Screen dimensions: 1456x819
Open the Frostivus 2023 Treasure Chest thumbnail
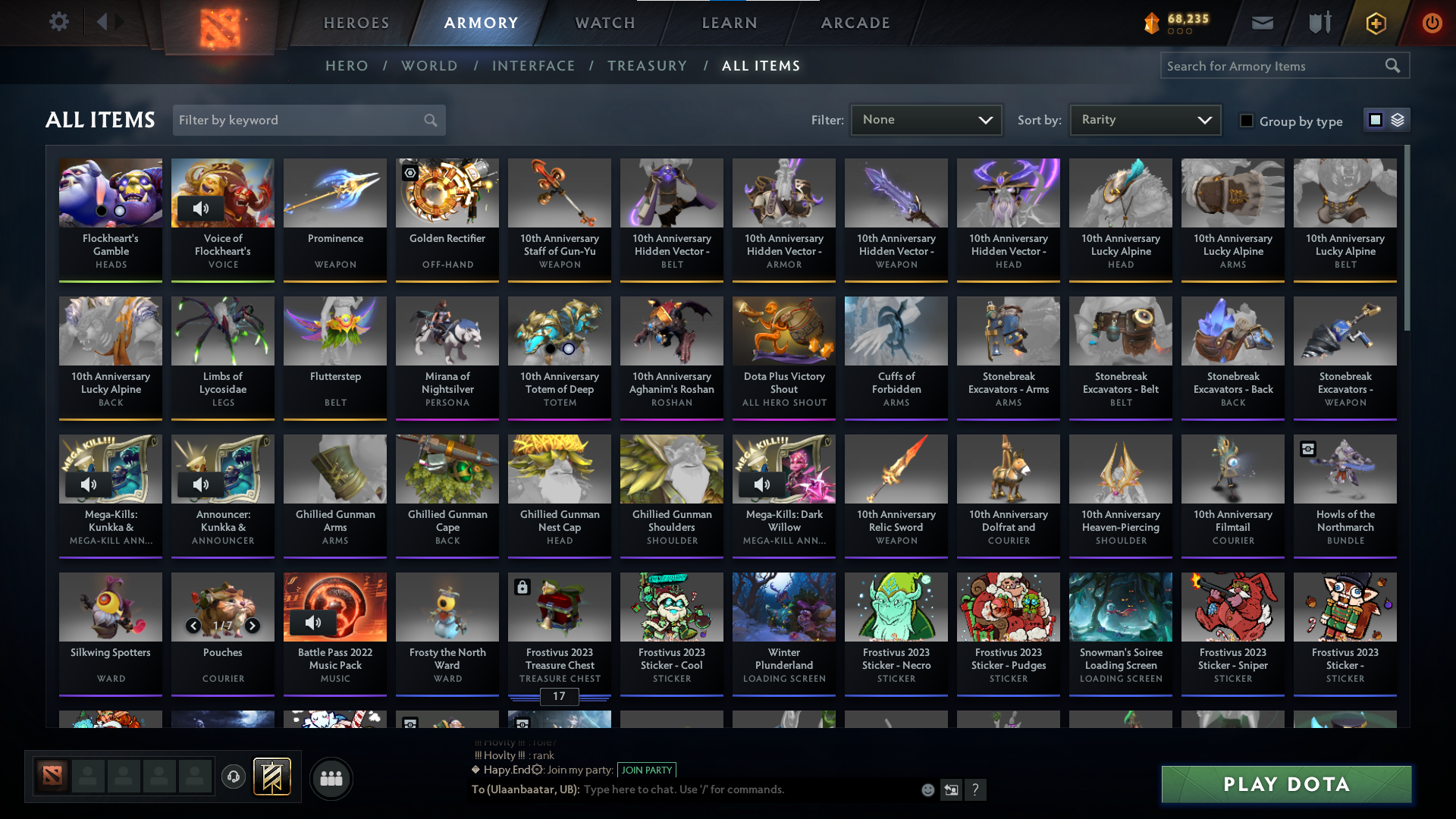tap(559, 607)
